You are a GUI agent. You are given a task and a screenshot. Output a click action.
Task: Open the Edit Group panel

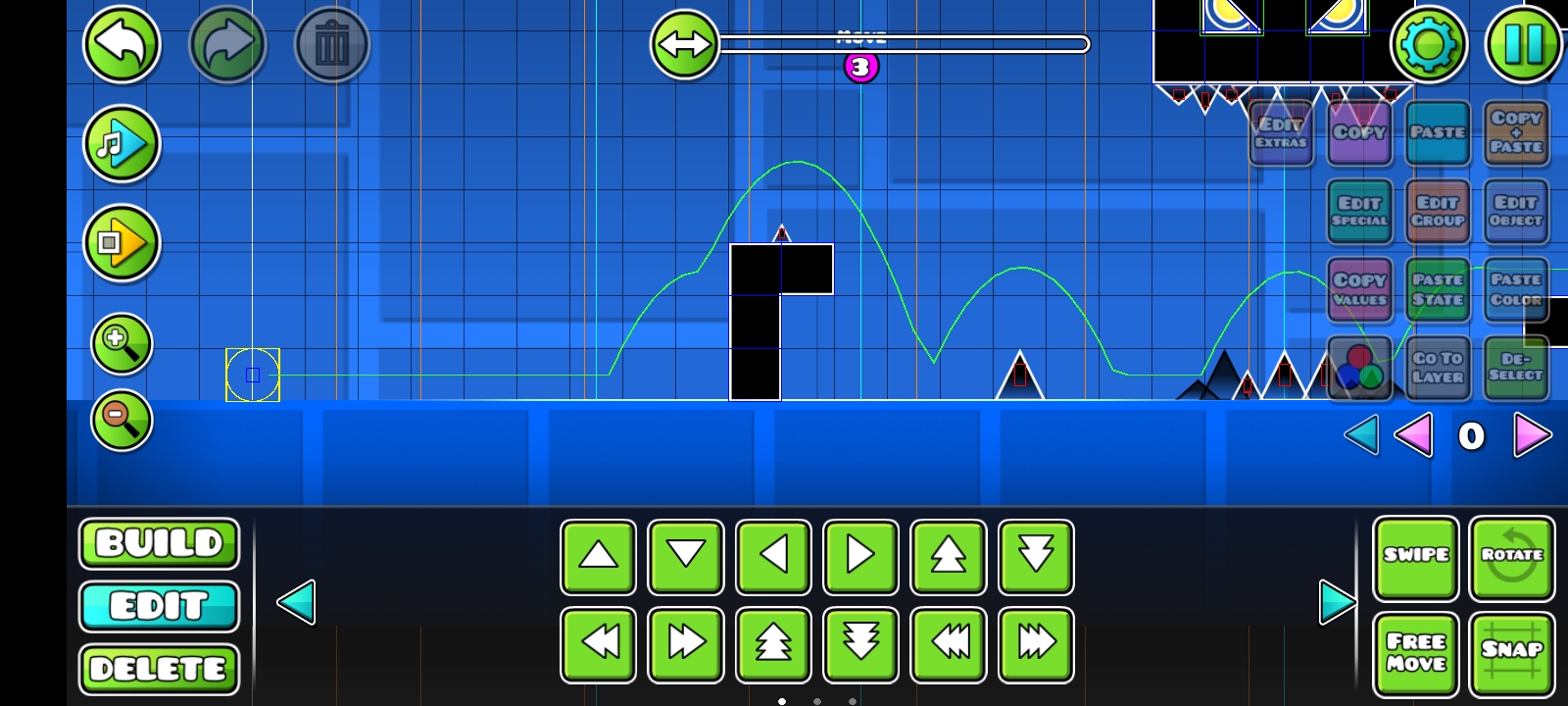(1438, 211)
